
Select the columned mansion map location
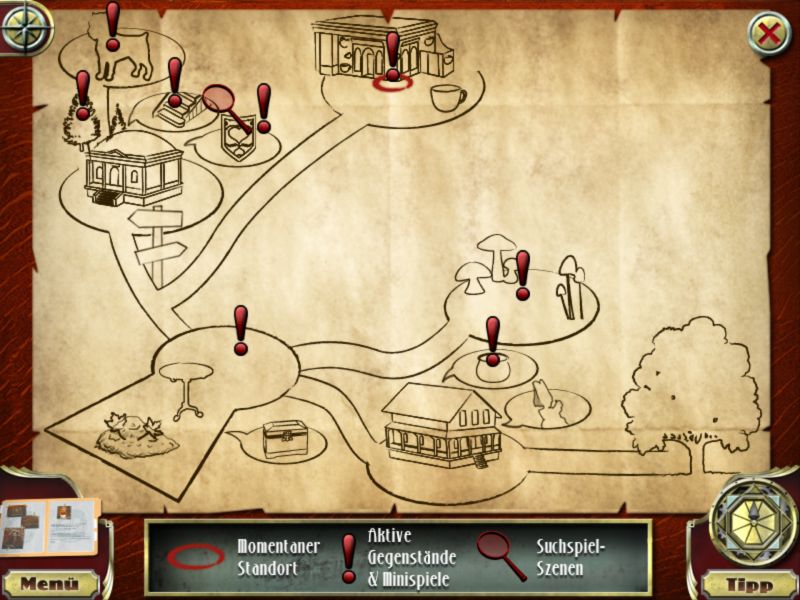pos(133,172)
